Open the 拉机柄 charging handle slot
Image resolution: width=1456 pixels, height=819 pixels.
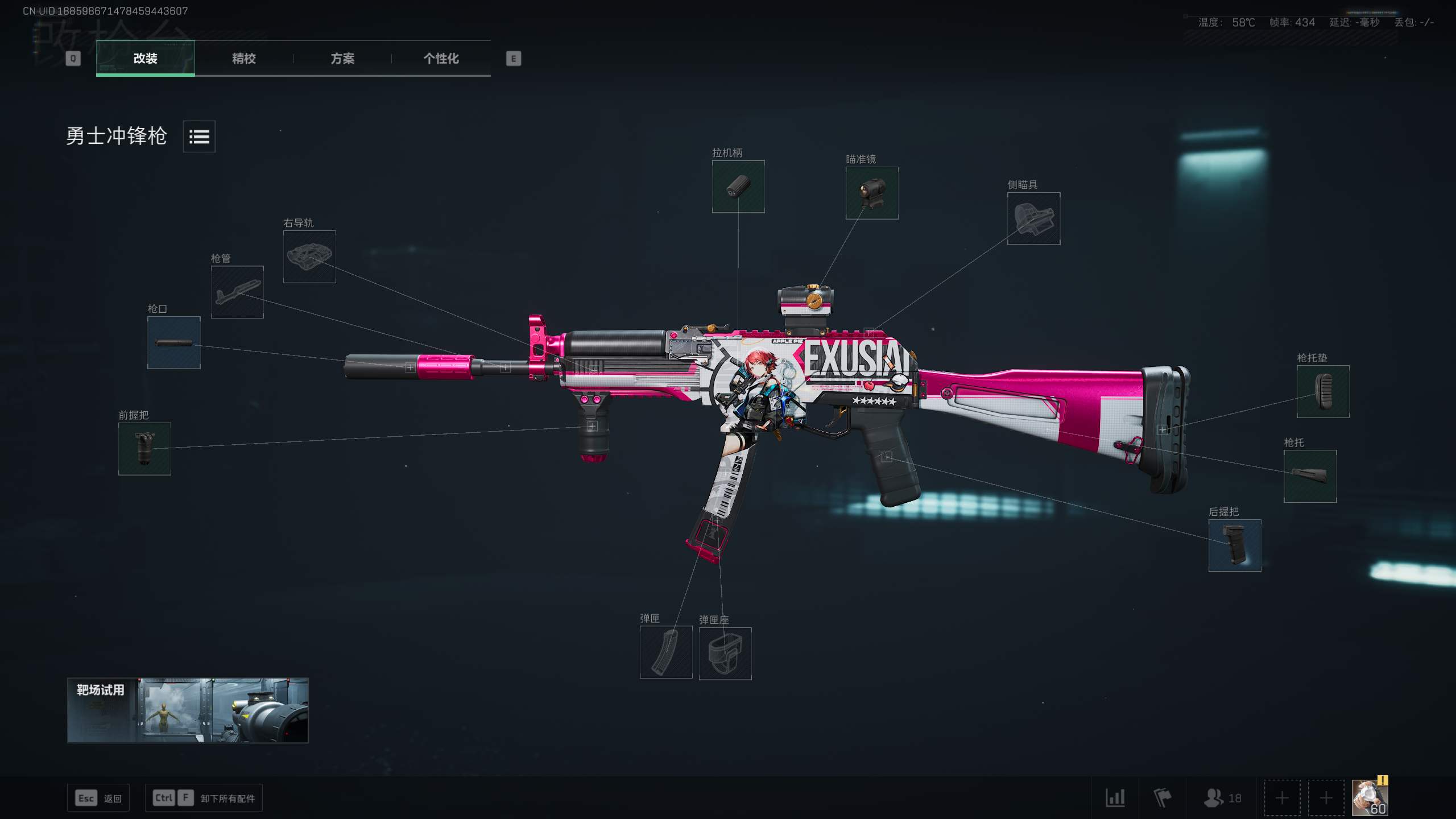click(x=738, y=187)
